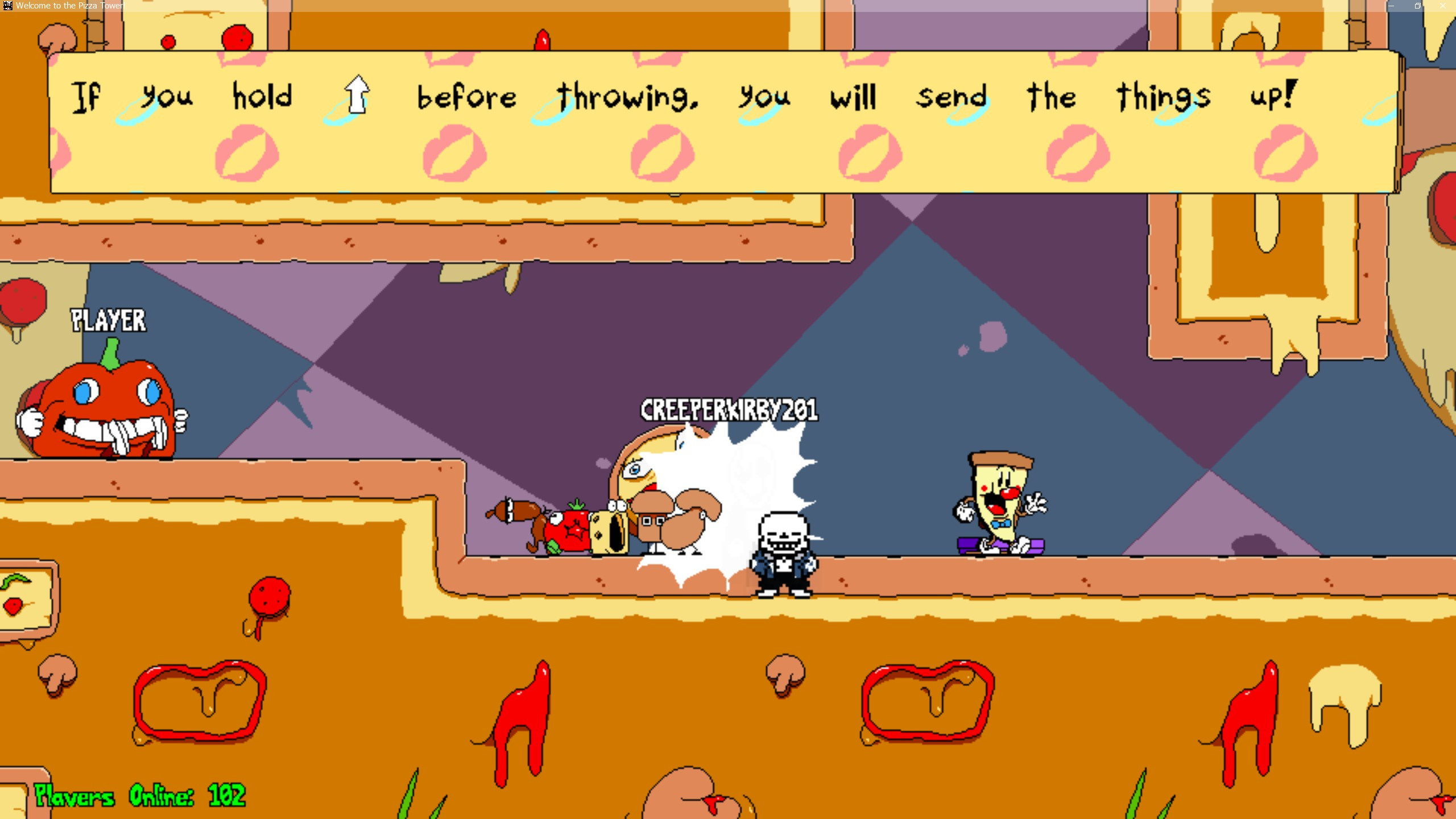Click the Pizza Tower icon in the title bar
The width and height of the screenshot is (1456, 819).
(x=8, y=6)
